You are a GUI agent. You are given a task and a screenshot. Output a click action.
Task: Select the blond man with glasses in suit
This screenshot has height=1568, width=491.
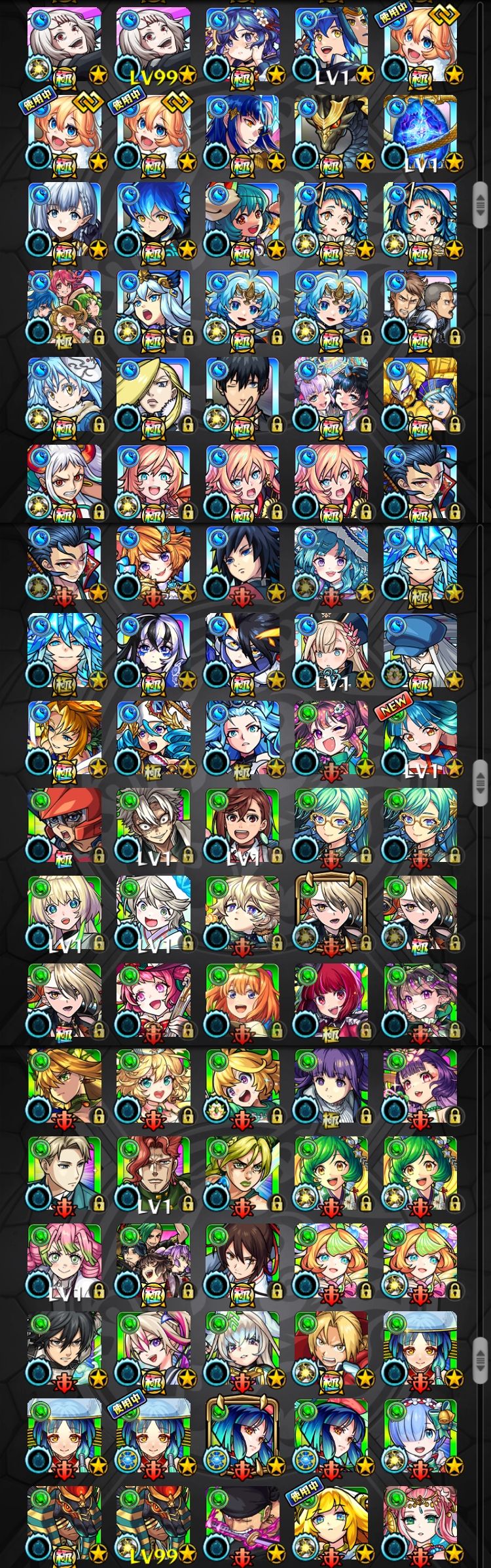coord(64,1173)
